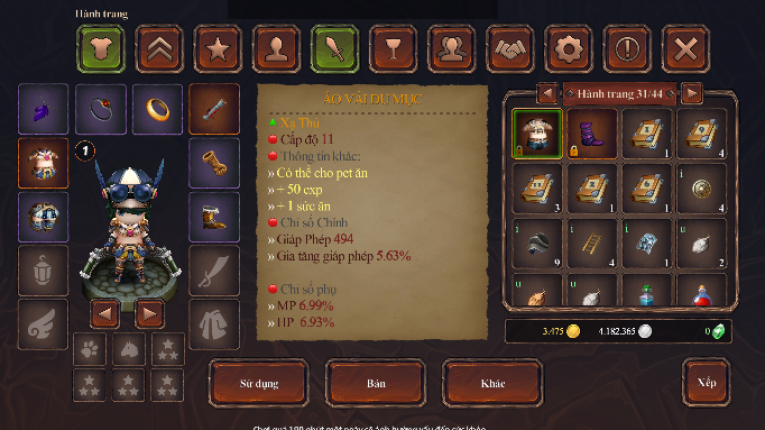The width and height of the screenshot is (765, 430).
Task: Select the equipped golden glove slot
Action: coord(214,162)
